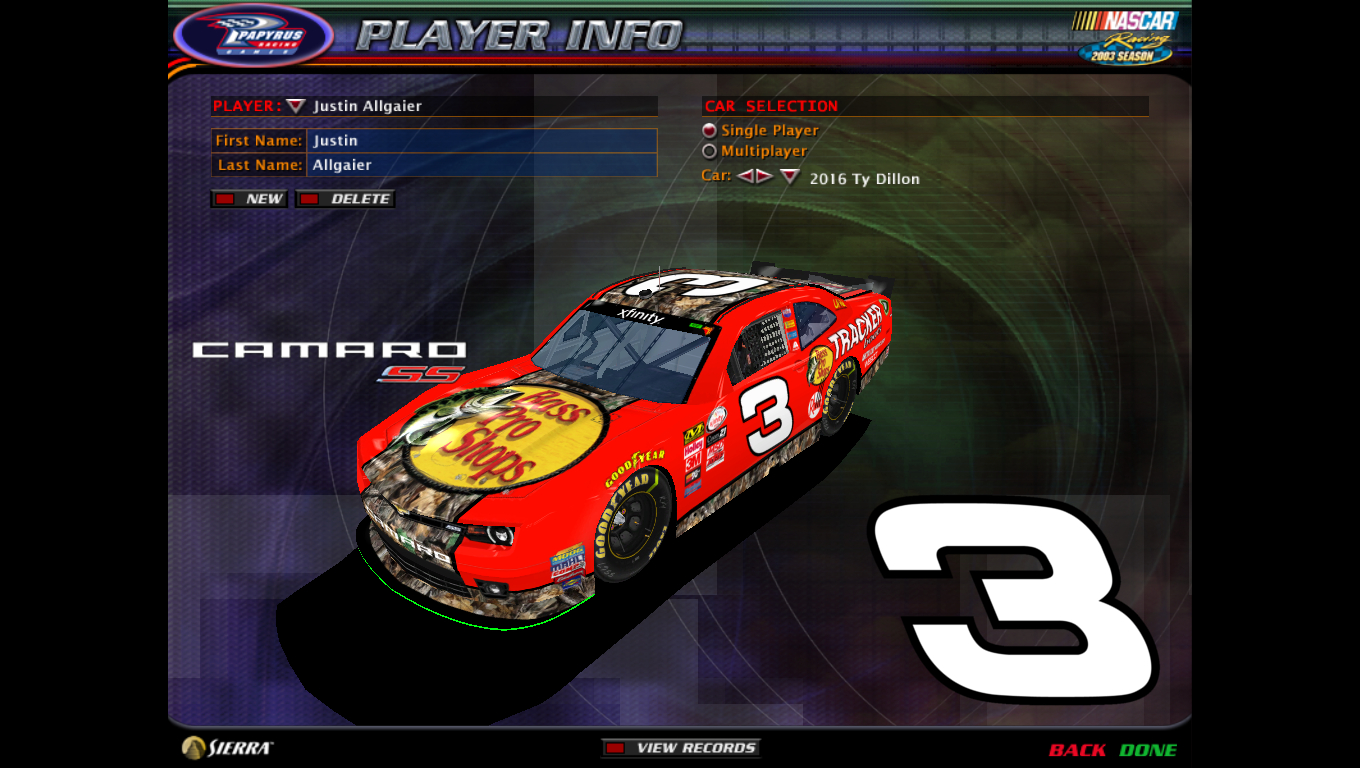The image size is (1360, 768).
Task: Edit the Last Name field
Action: tap(482, 165)
